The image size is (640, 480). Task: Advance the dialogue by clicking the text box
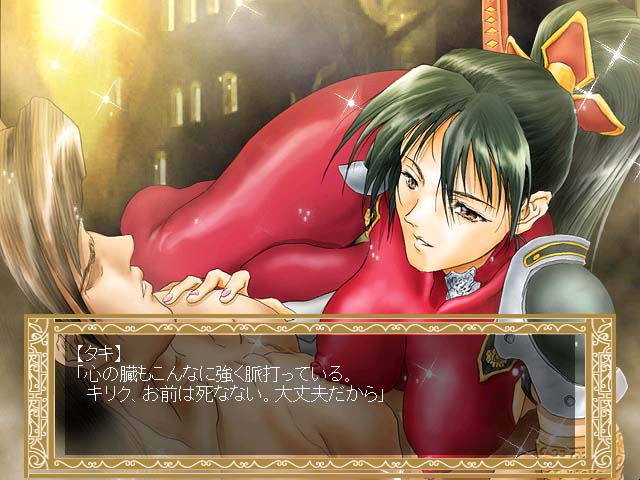point(320,390)
